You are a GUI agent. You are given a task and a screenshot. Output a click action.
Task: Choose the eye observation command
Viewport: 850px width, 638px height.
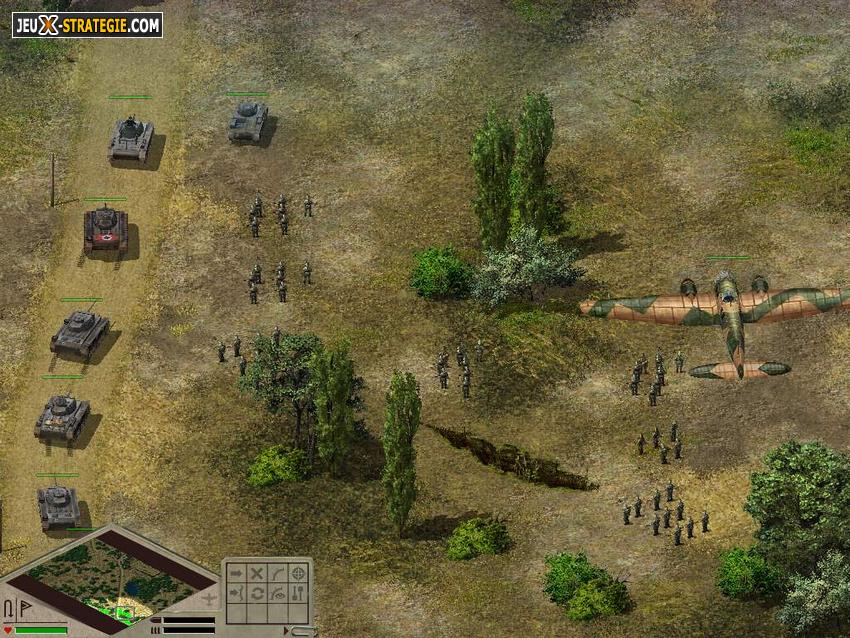pyautogui.click(x=277, y=593)
